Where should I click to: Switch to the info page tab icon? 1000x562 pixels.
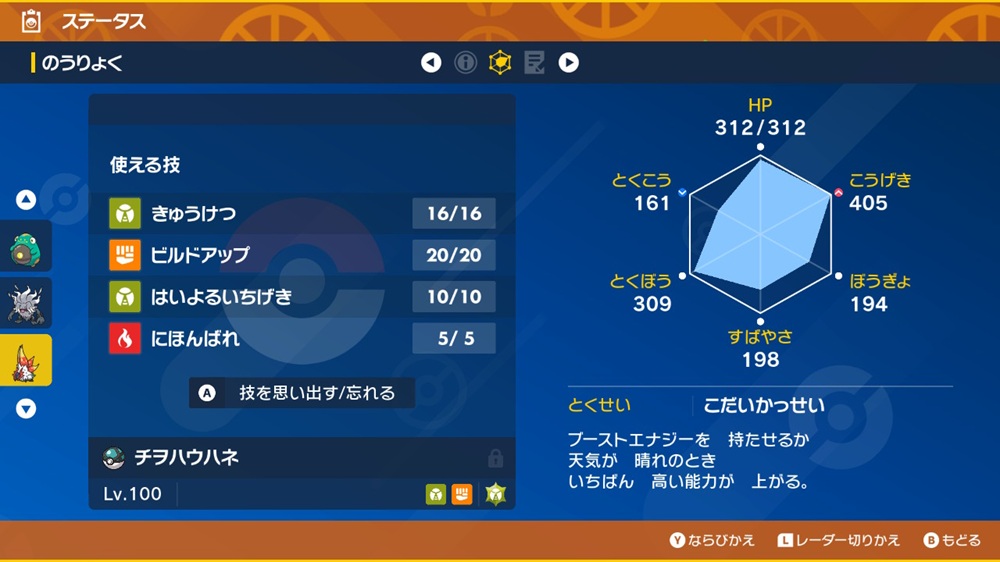(x=465, y=63)
